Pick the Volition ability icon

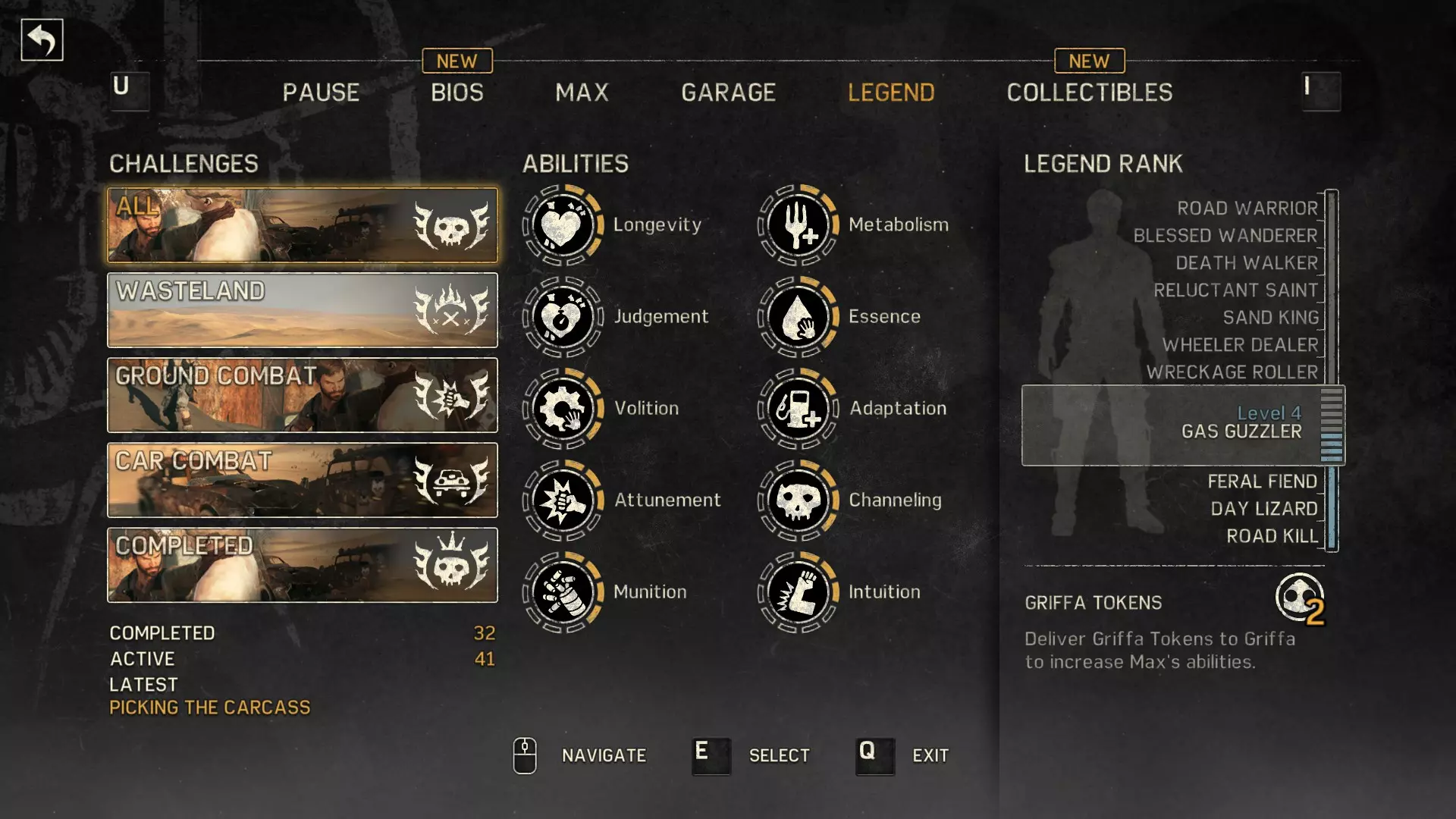click(563, 409)
